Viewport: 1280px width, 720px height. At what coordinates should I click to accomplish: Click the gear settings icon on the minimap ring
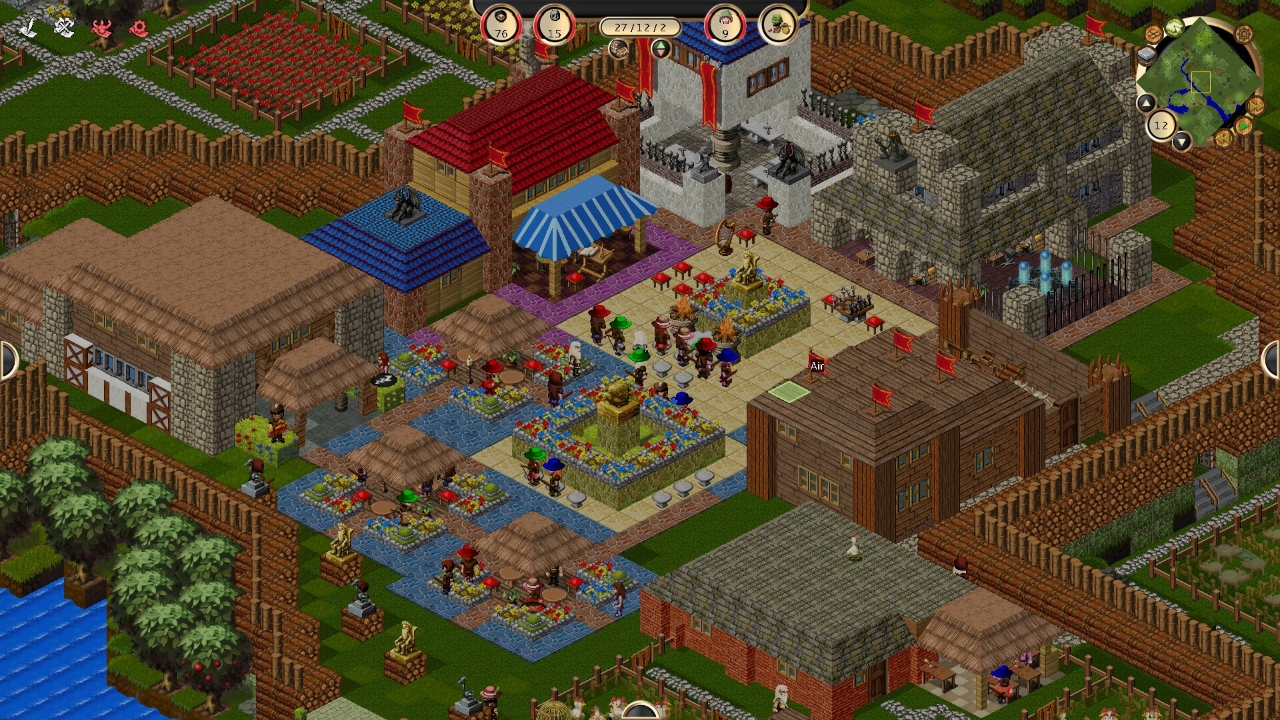1244,35
